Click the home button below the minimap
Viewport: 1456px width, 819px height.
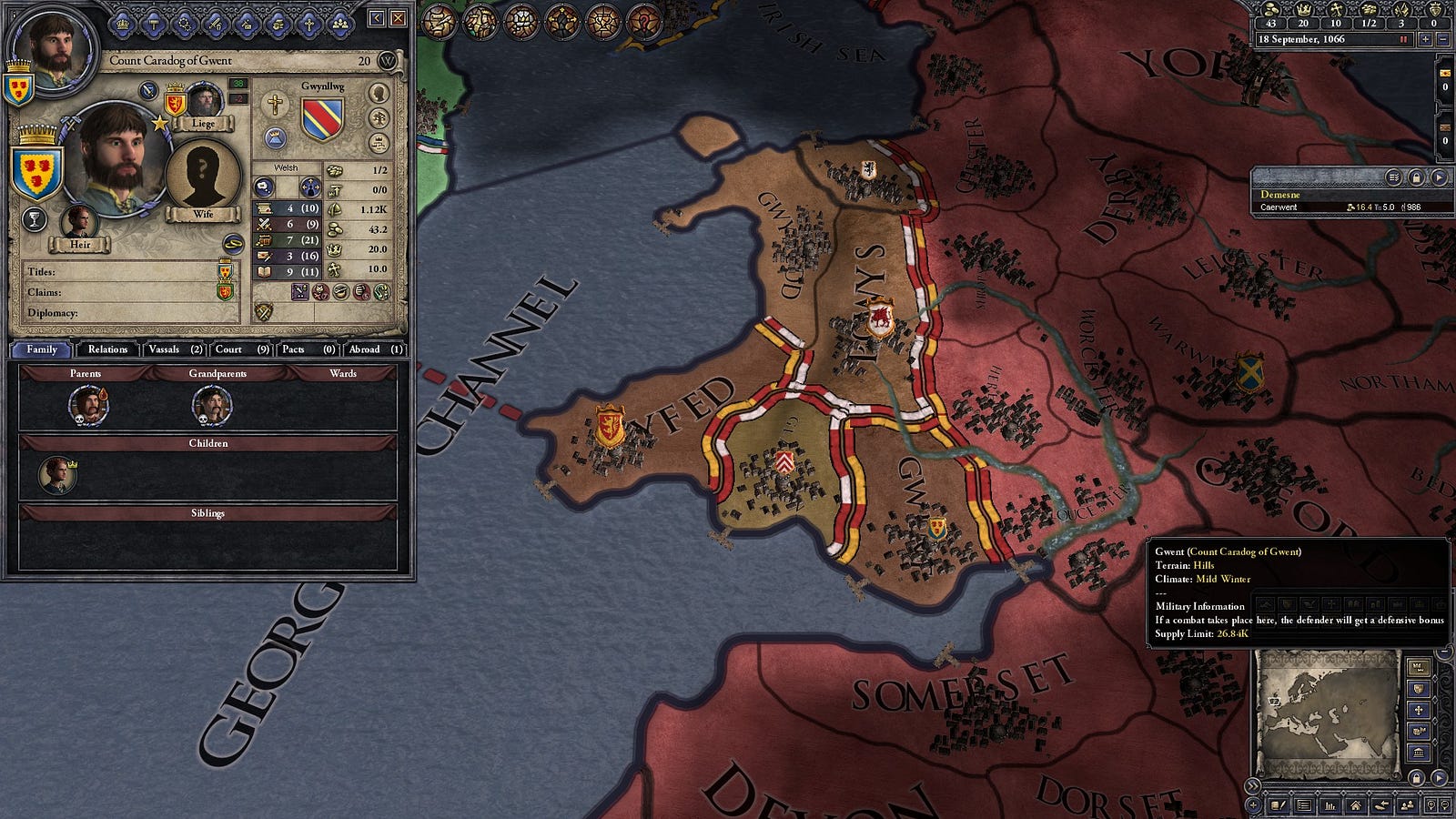[1356, 805]
